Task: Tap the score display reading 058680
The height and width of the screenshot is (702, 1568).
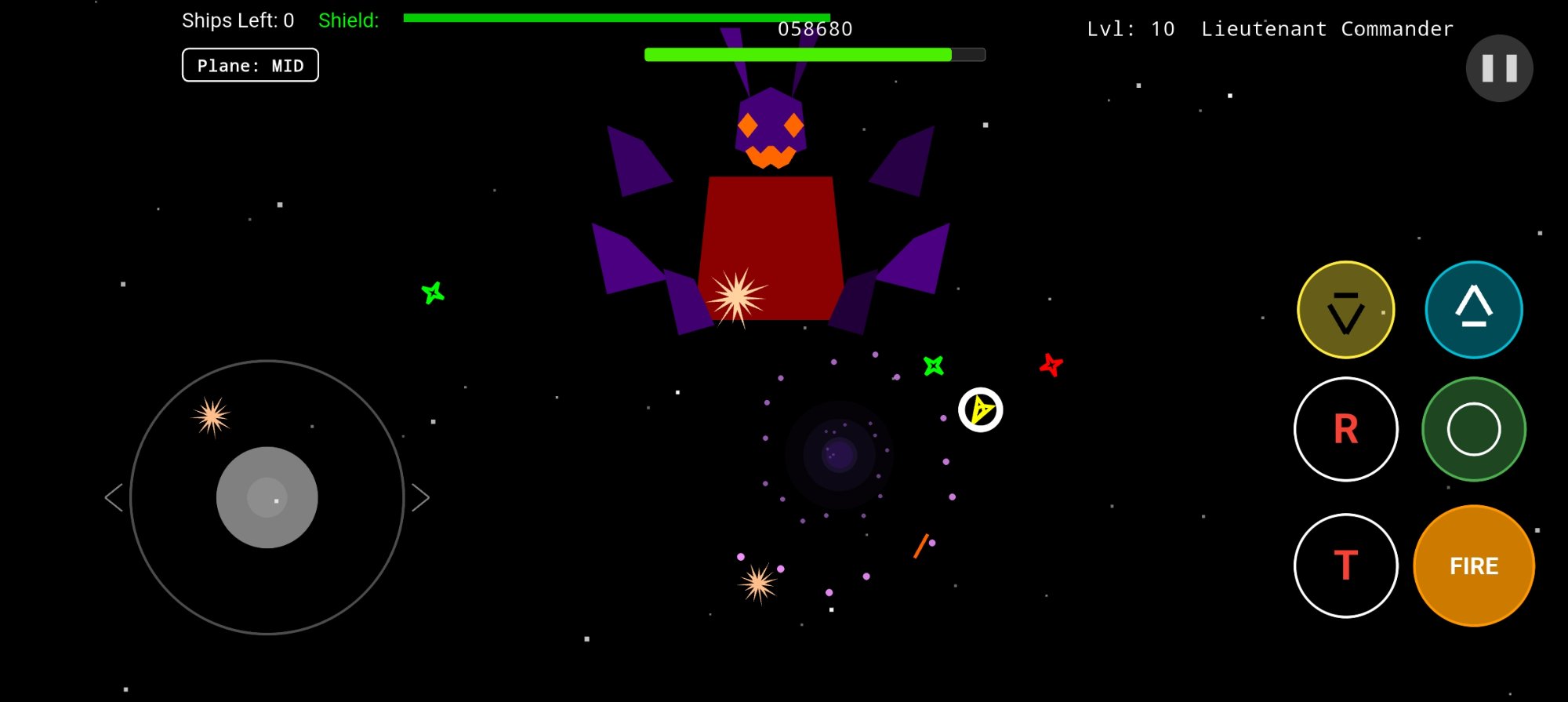Action: [815, 29]
